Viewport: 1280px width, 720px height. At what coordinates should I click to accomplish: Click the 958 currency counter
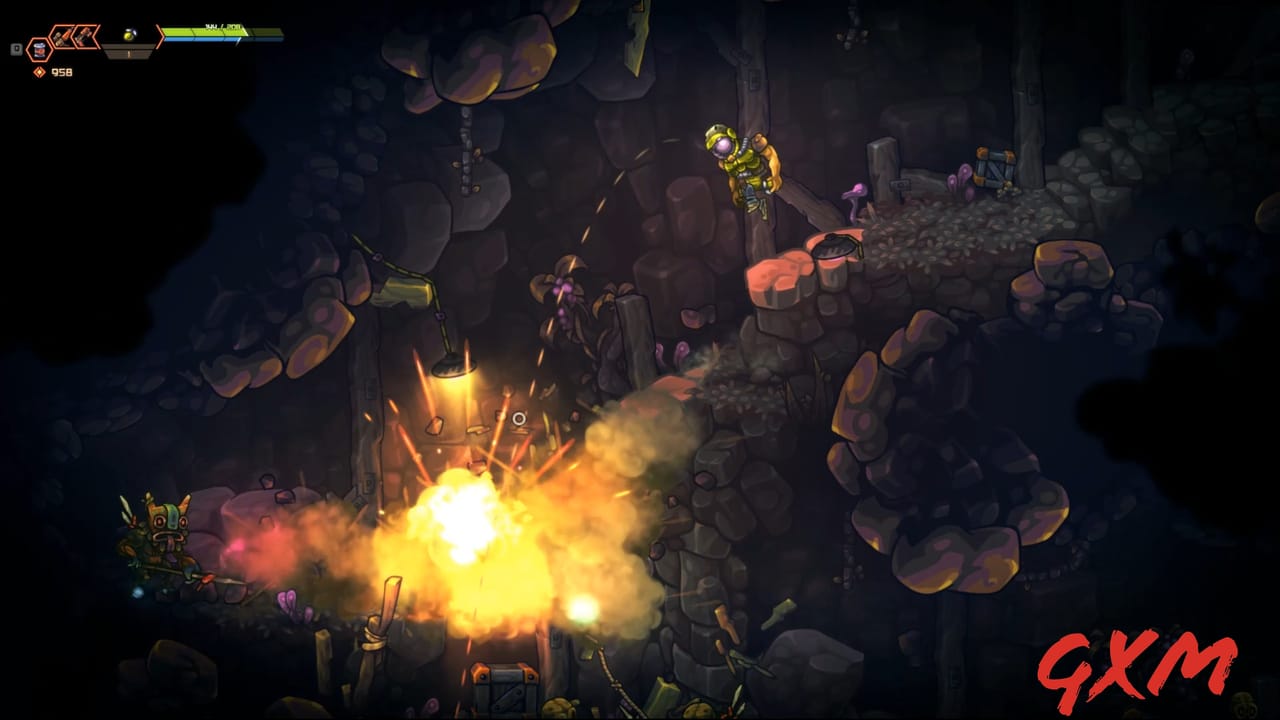click(60, 72)
